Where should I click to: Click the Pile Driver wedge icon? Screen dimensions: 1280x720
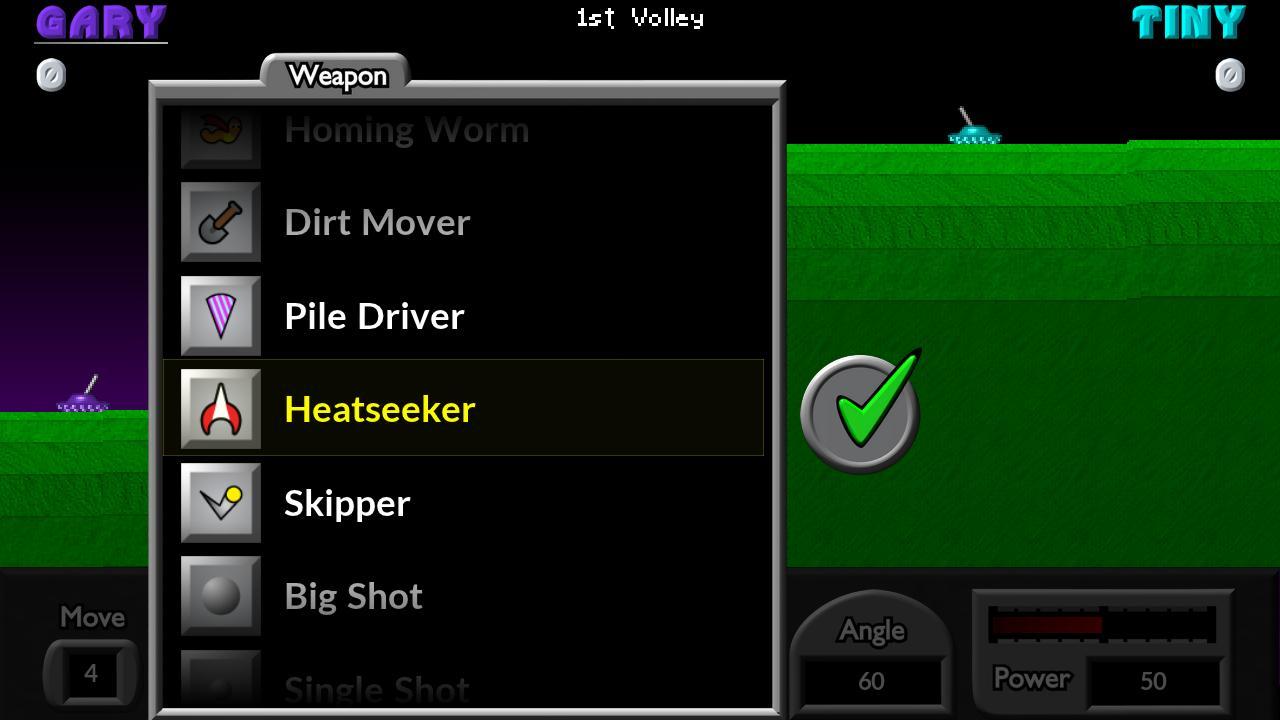click(x=220, y=316)
